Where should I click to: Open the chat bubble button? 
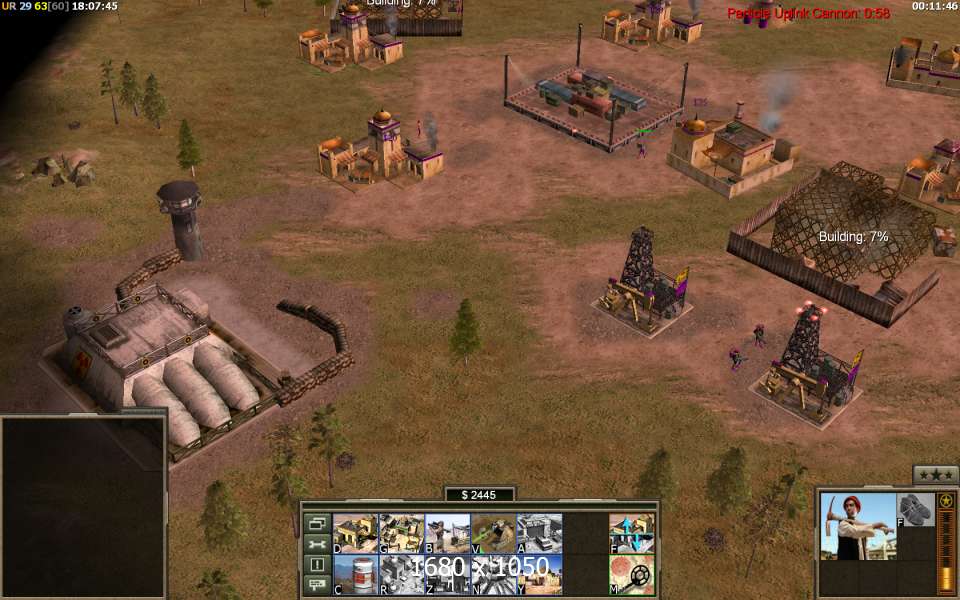point(317,585)
